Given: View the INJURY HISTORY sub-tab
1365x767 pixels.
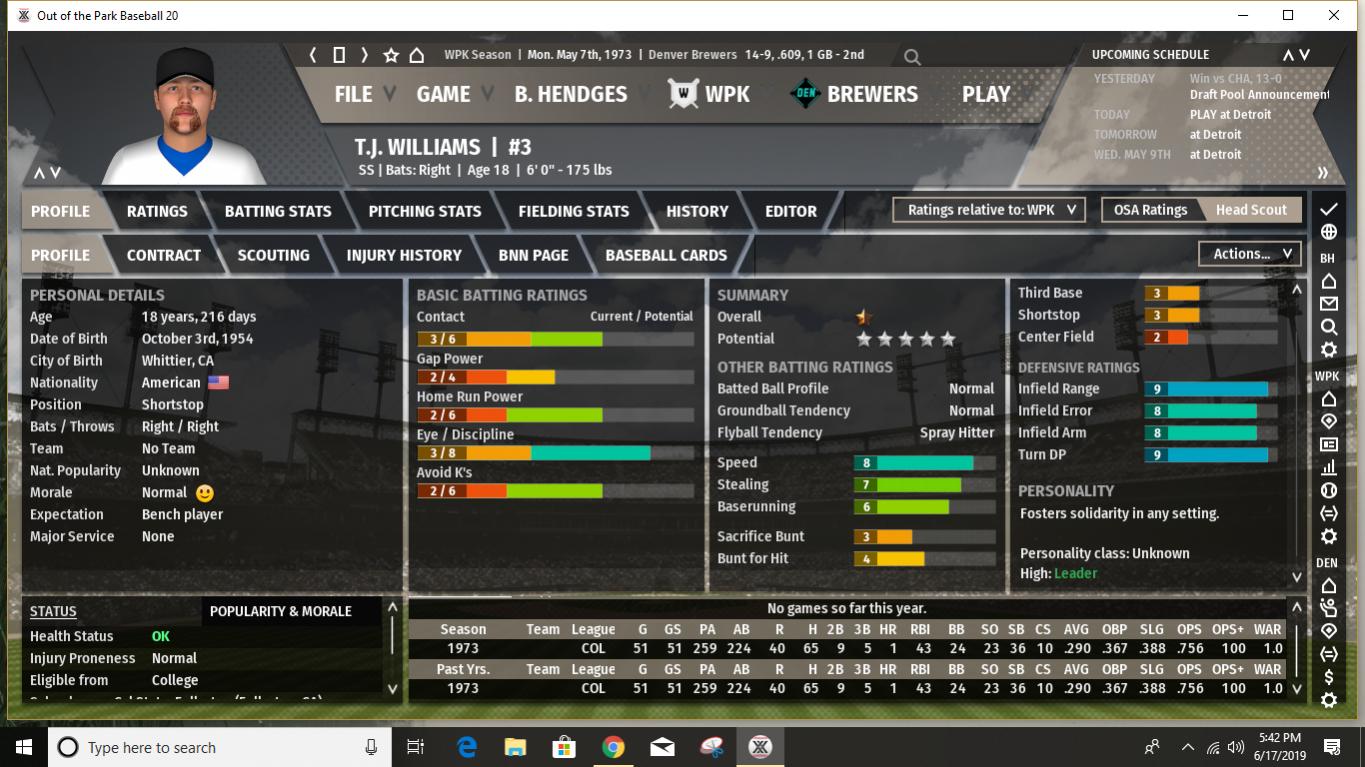Looking at the screenshot, I should 404,255.
